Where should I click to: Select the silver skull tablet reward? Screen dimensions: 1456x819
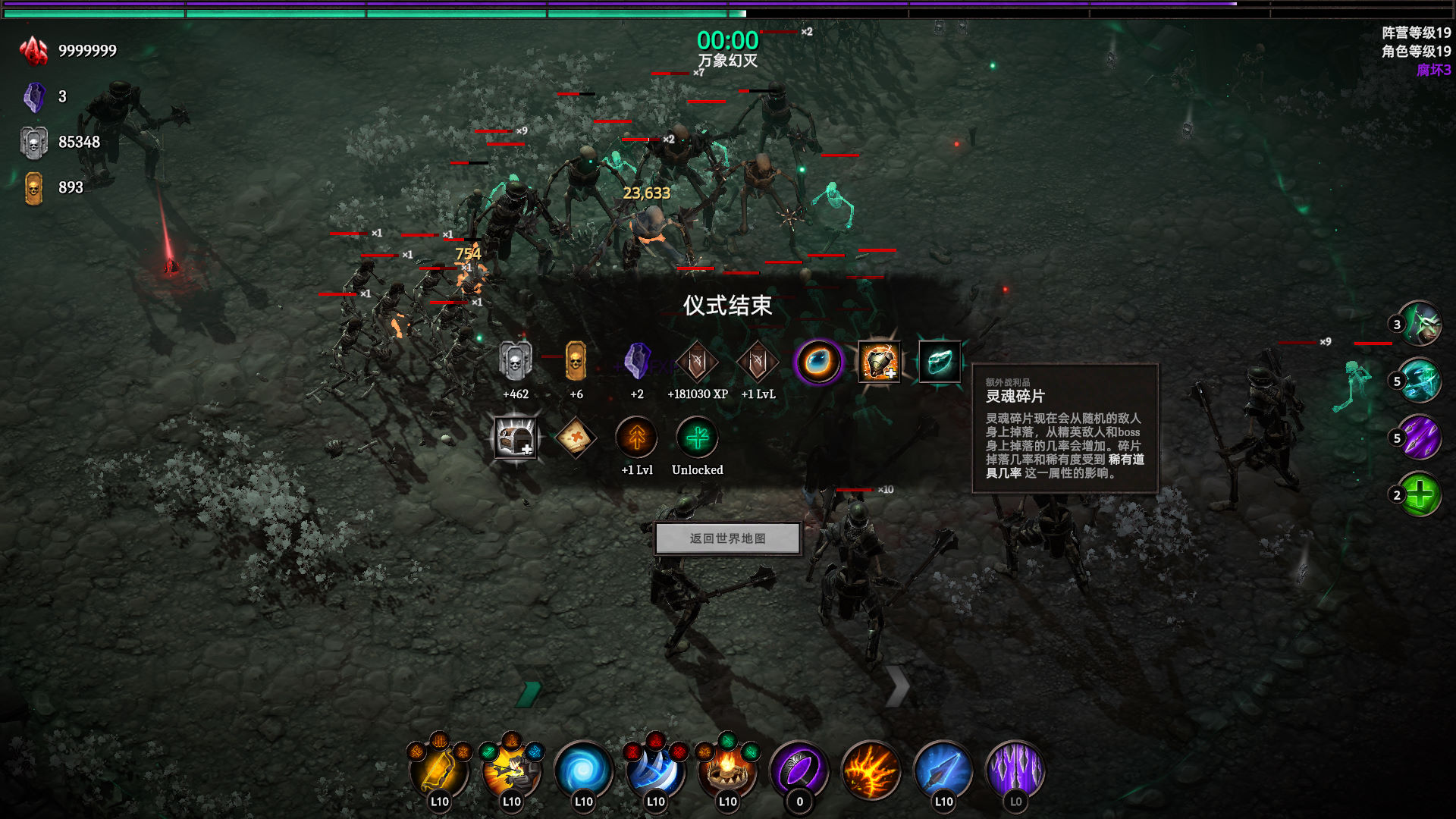(516, 362)
